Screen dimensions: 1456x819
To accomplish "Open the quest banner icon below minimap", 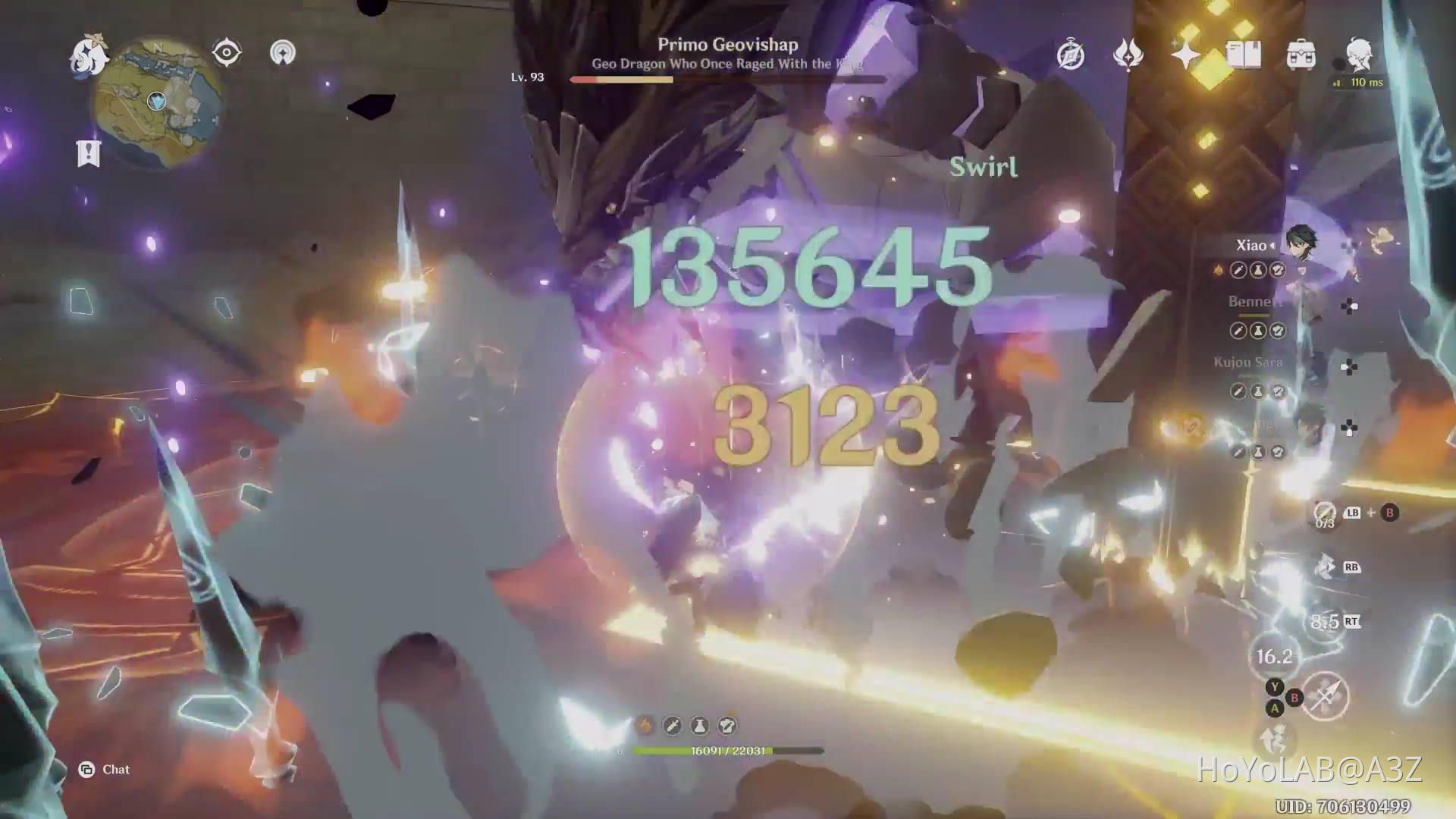I will coord(89,154).
